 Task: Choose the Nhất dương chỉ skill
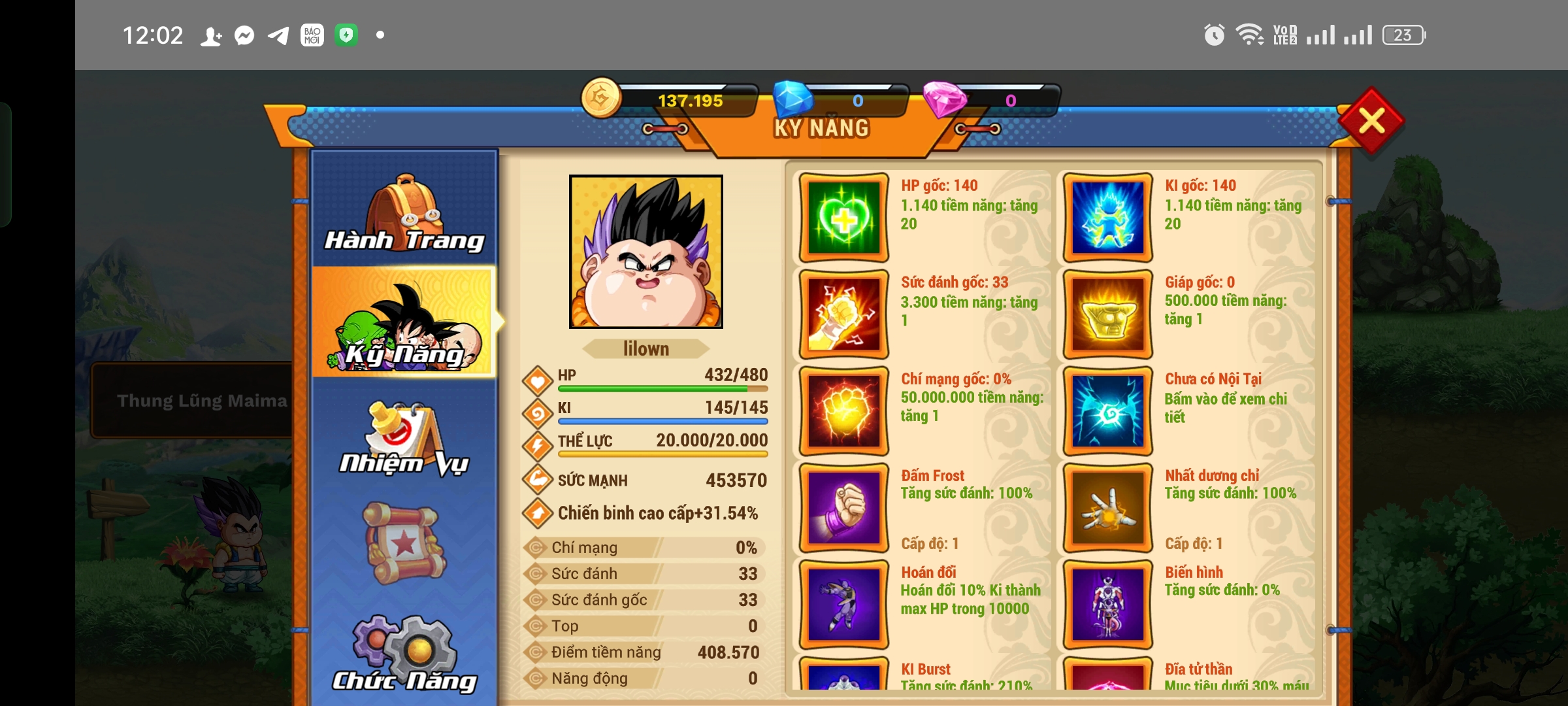click(x=1107, y=508)
